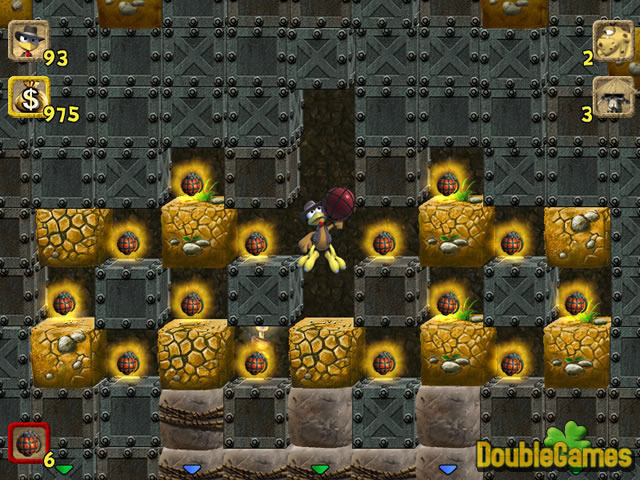The width and height of the screenshot is (640, 480).
Task: Click the dollar money bag icon
Action: (x=27, y=97)
